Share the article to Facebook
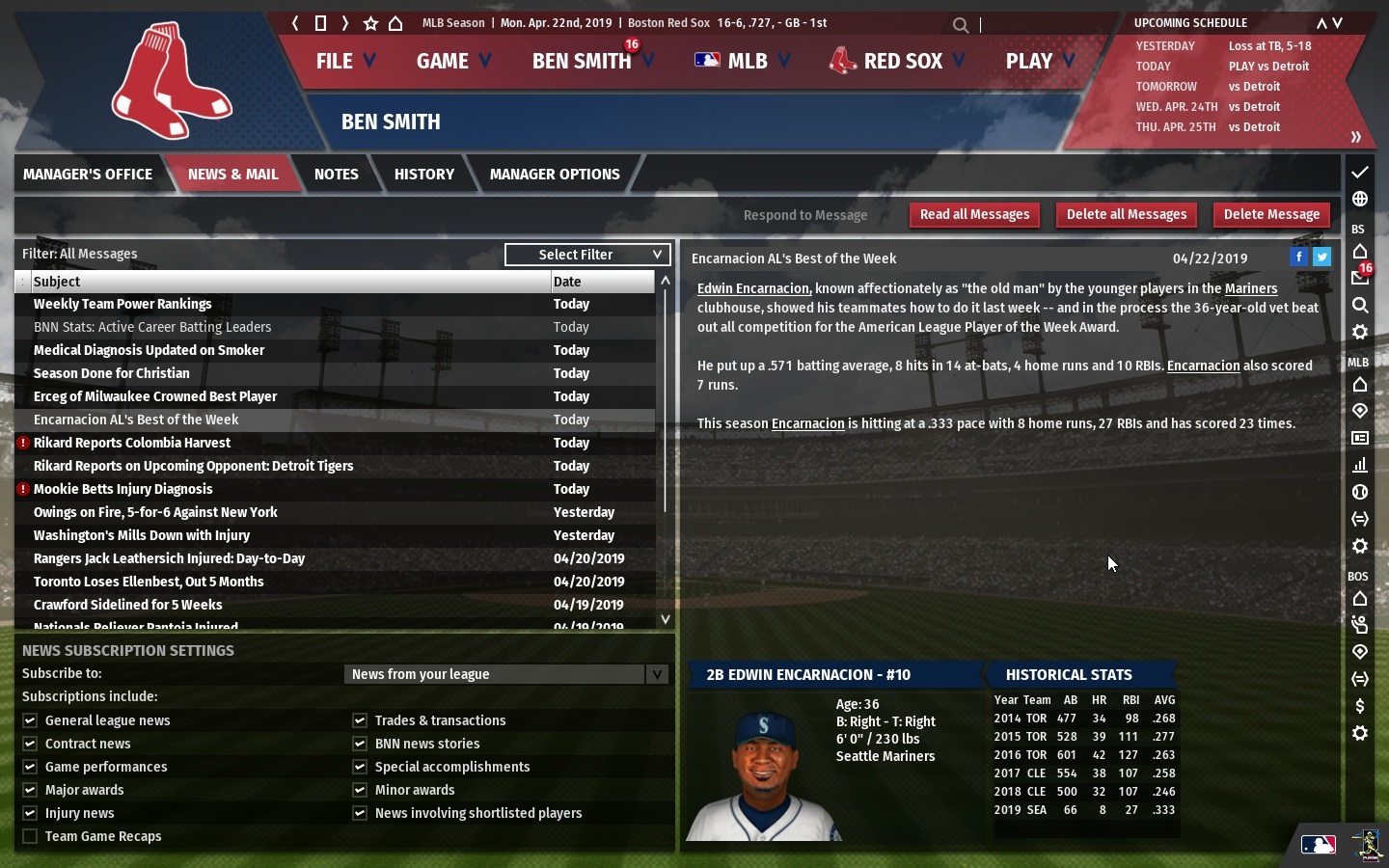1389x868 pixels. coord(1298,257)
